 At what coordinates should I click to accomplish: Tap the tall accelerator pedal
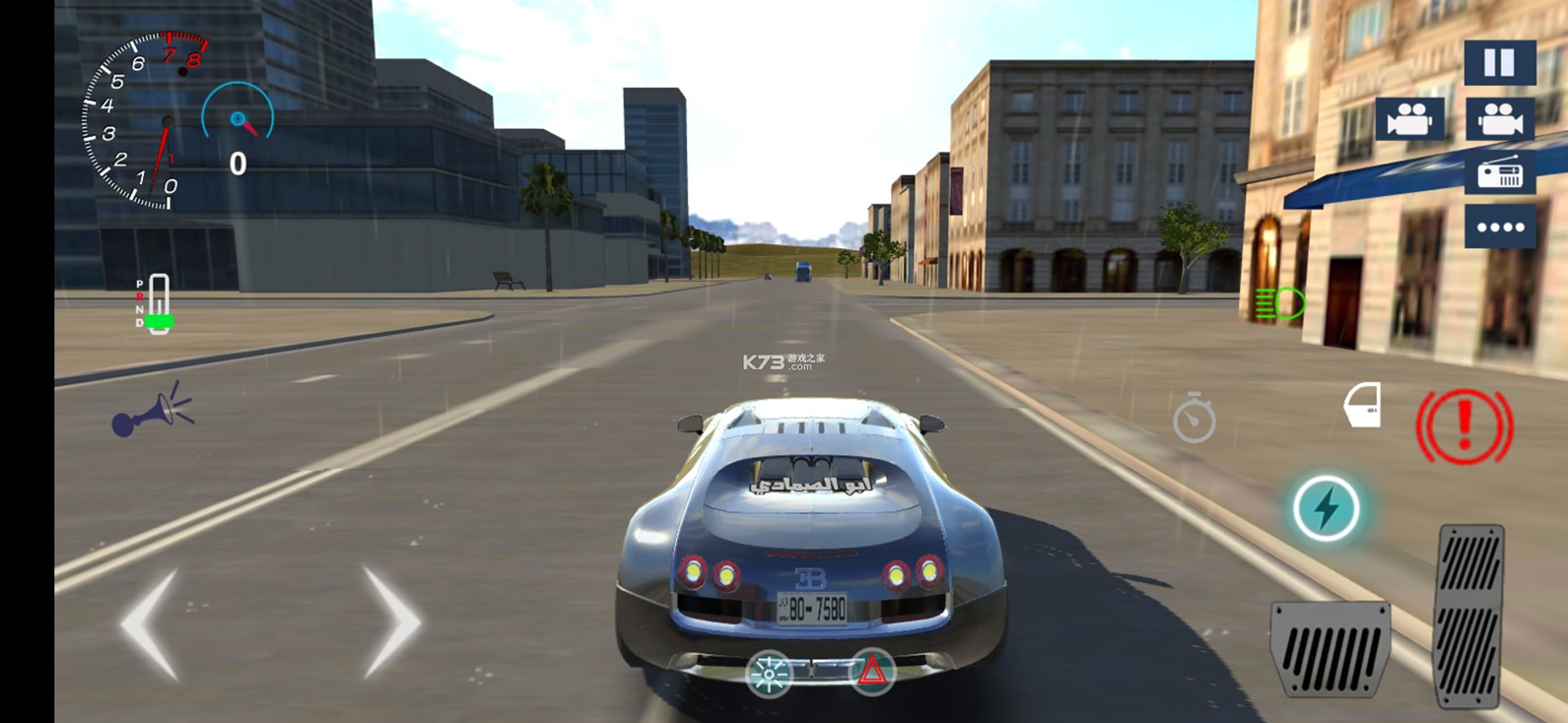pyautogui.click(x=1470, y=616)
